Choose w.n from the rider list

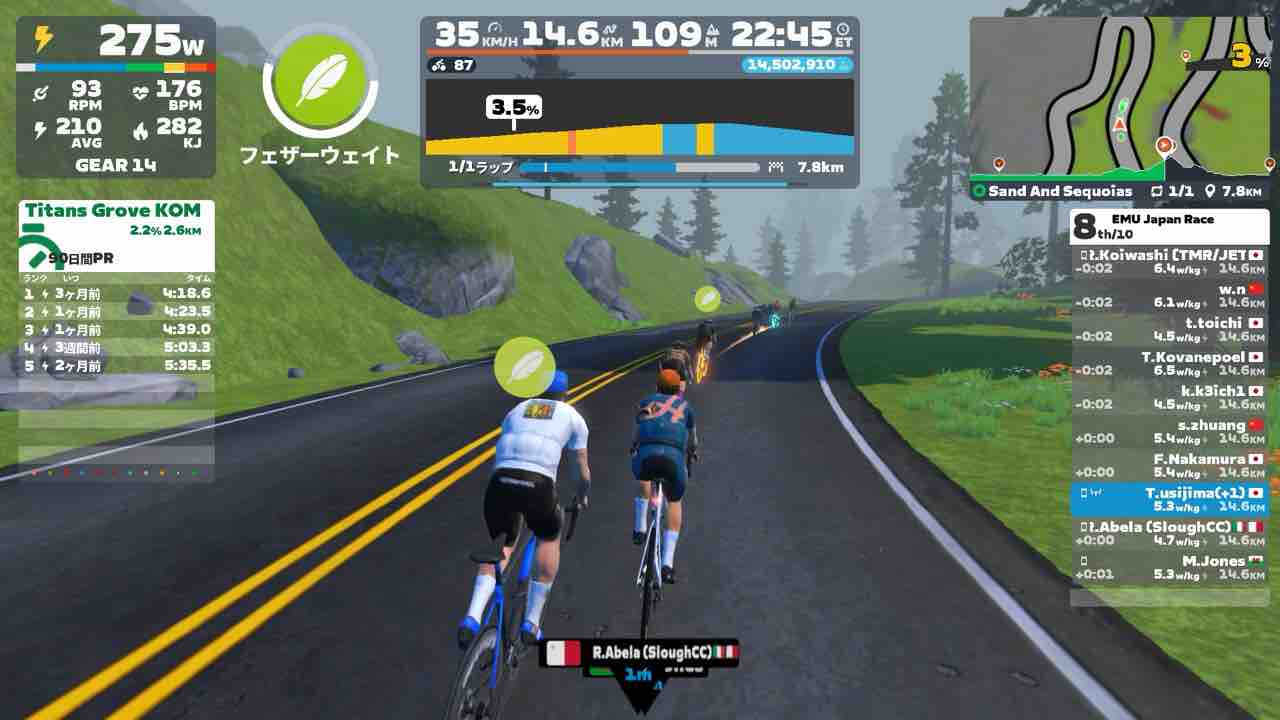pyautogui.click(x=1169, y=296)
